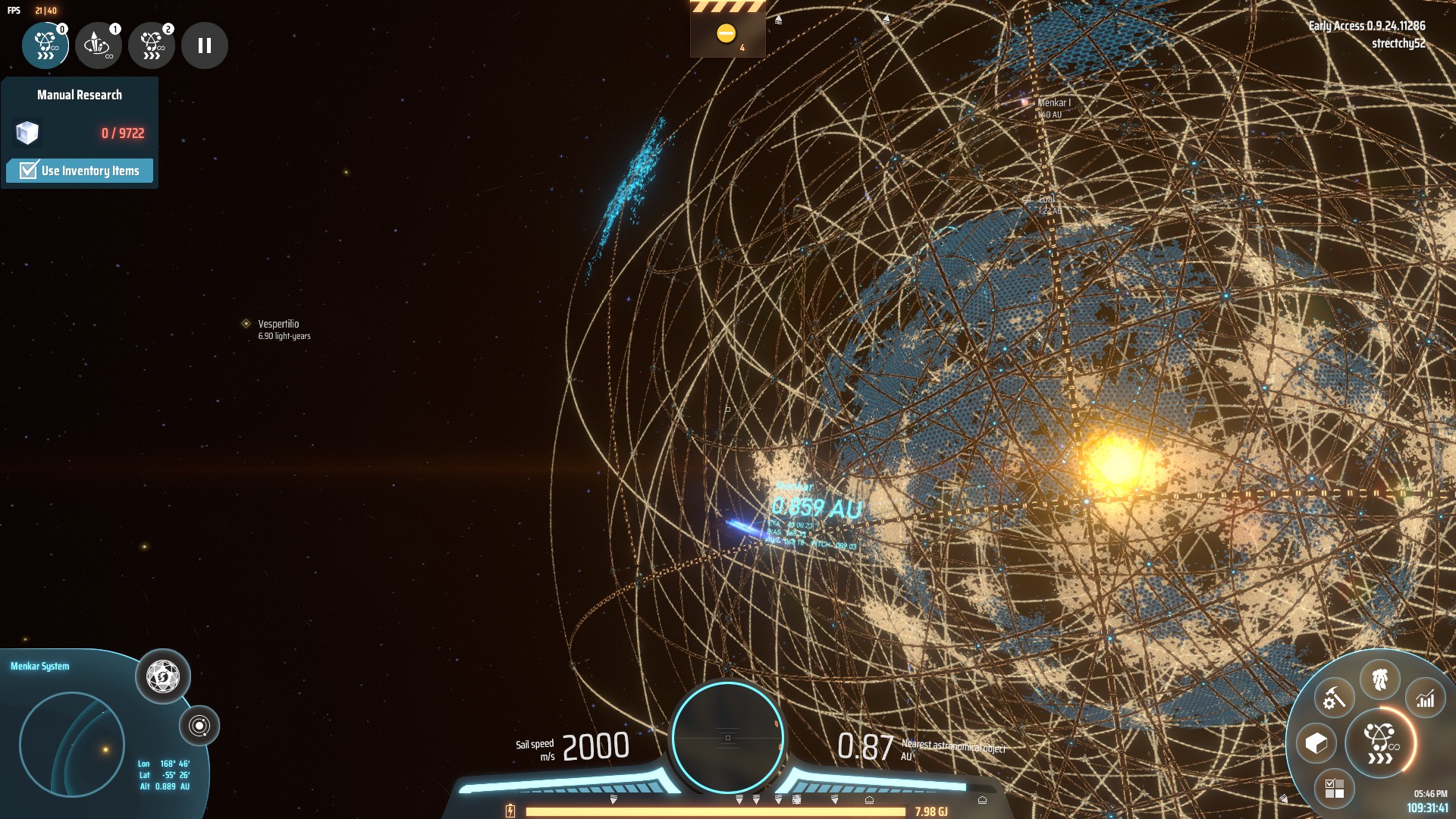Viewport: 1456px width, 819px height.
Task: Open the Mecha panel from the radial menu
Action: (1381, 680)
